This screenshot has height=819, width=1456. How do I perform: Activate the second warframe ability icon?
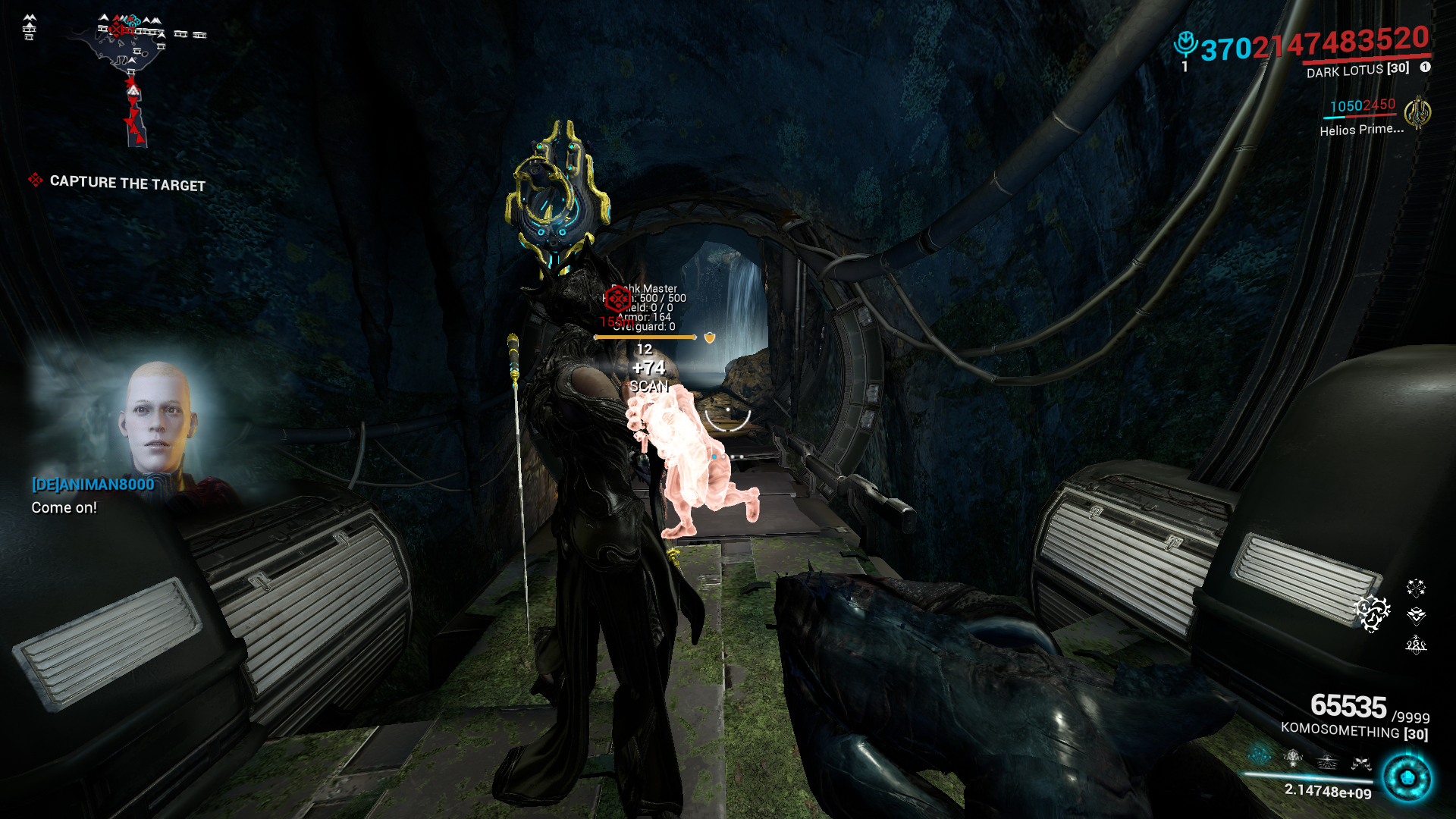[x=1293, y=758]
